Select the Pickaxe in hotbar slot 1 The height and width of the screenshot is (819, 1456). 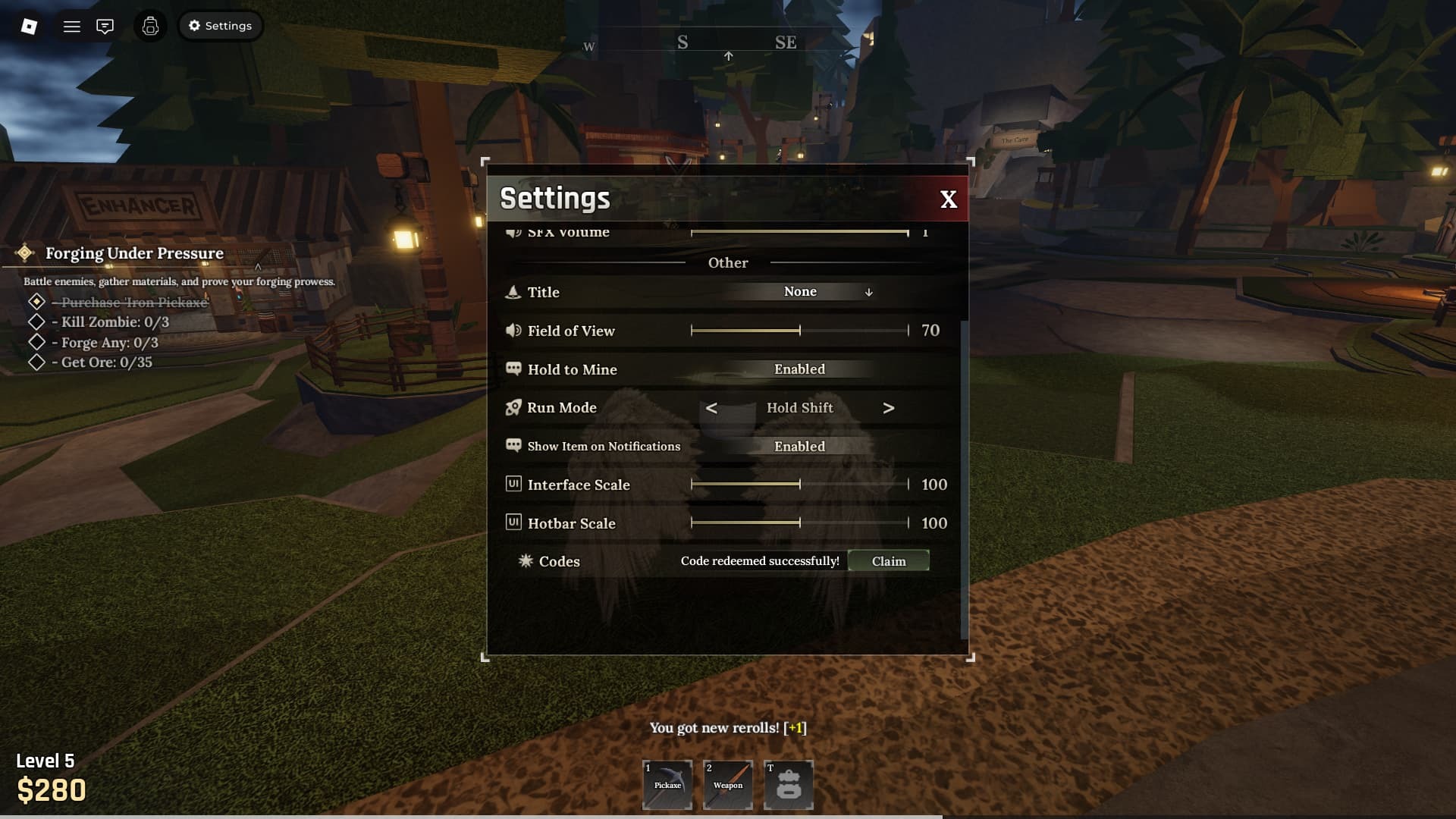click(x=667, y=785)
